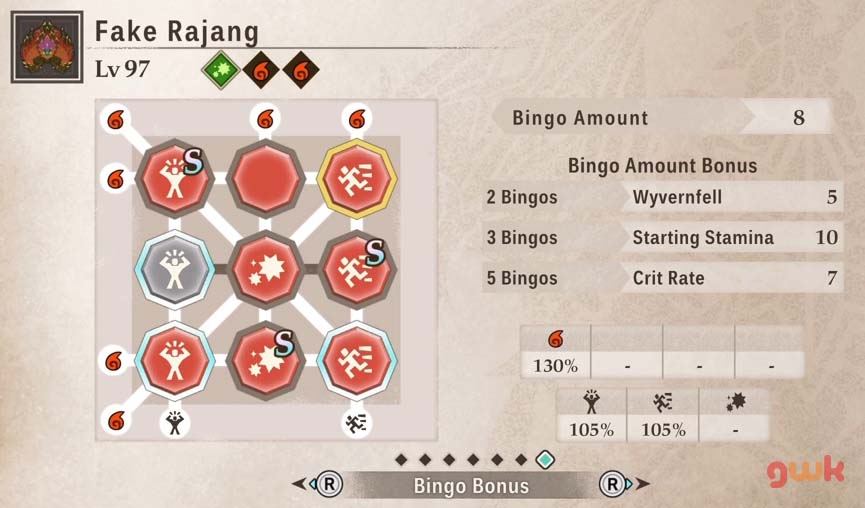Pick the center red technical gene
This screenshot has width=865, height=508.
pos(266,269)
